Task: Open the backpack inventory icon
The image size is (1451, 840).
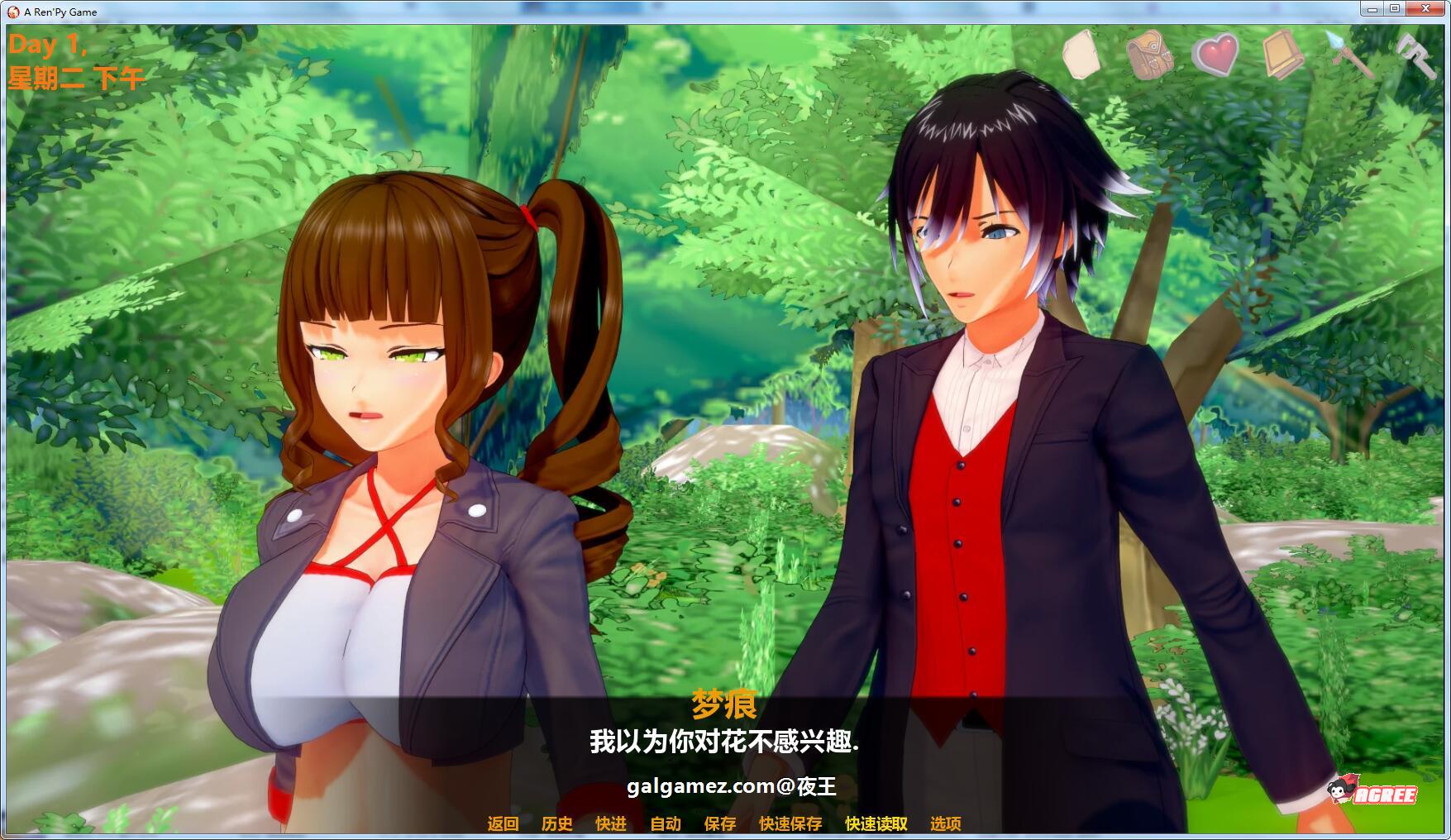Action: [x=1149, y=55]
